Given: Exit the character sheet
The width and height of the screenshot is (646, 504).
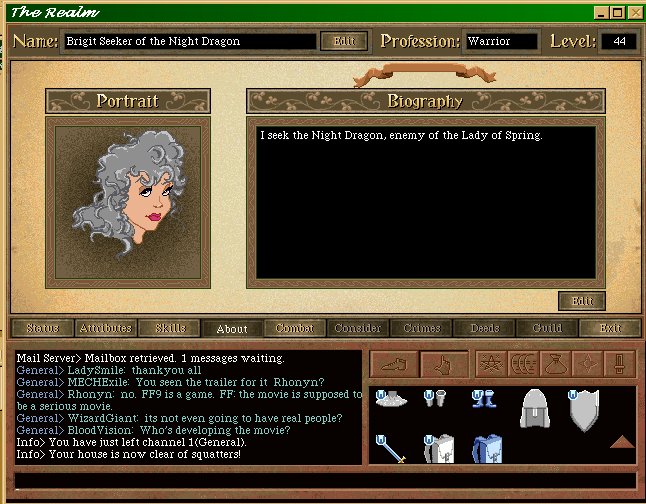Looking at the screenshot, I should 610,328.
